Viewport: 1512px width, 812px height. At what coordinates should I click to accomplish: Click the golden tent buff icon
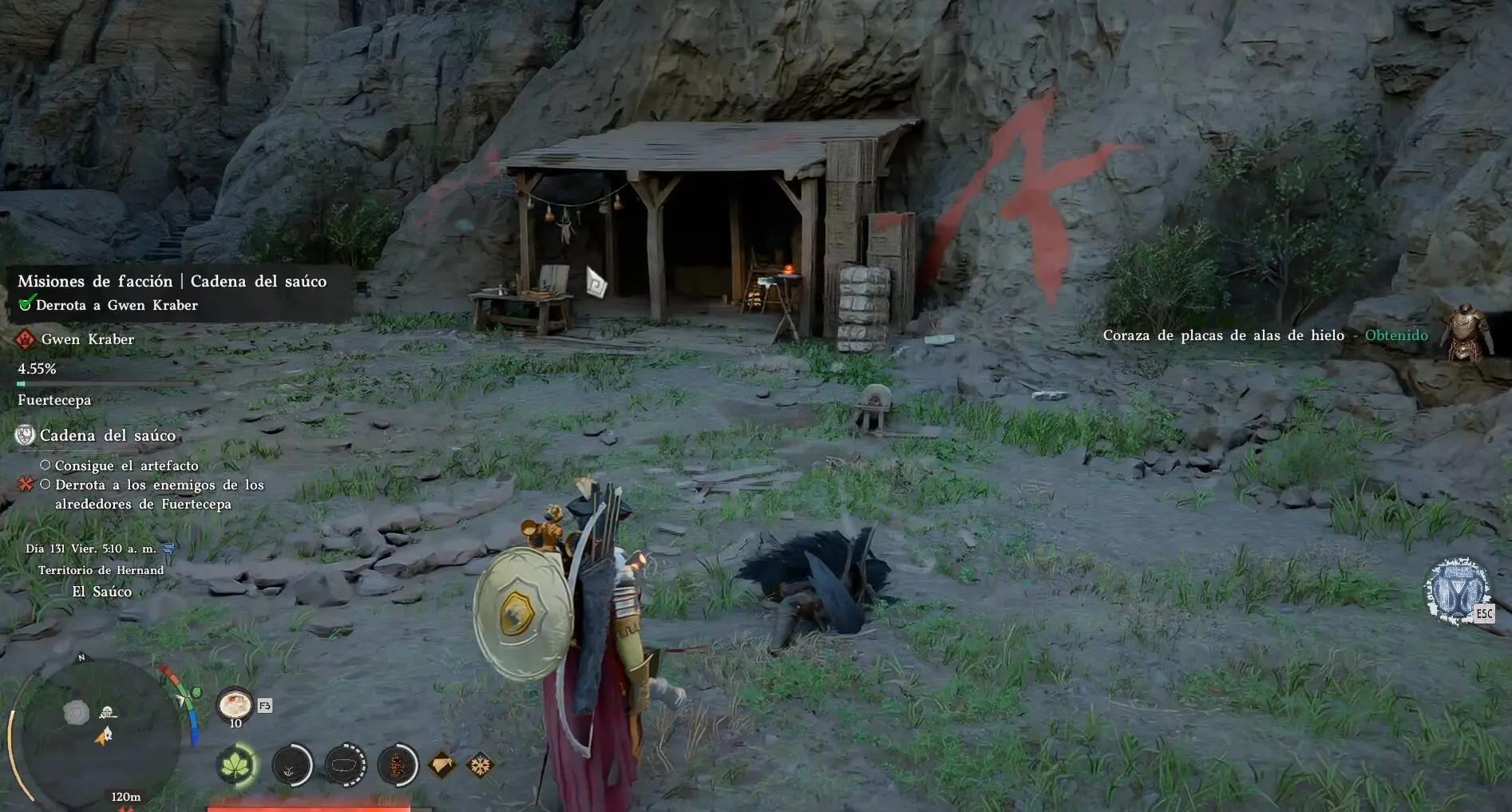point(443,765)
